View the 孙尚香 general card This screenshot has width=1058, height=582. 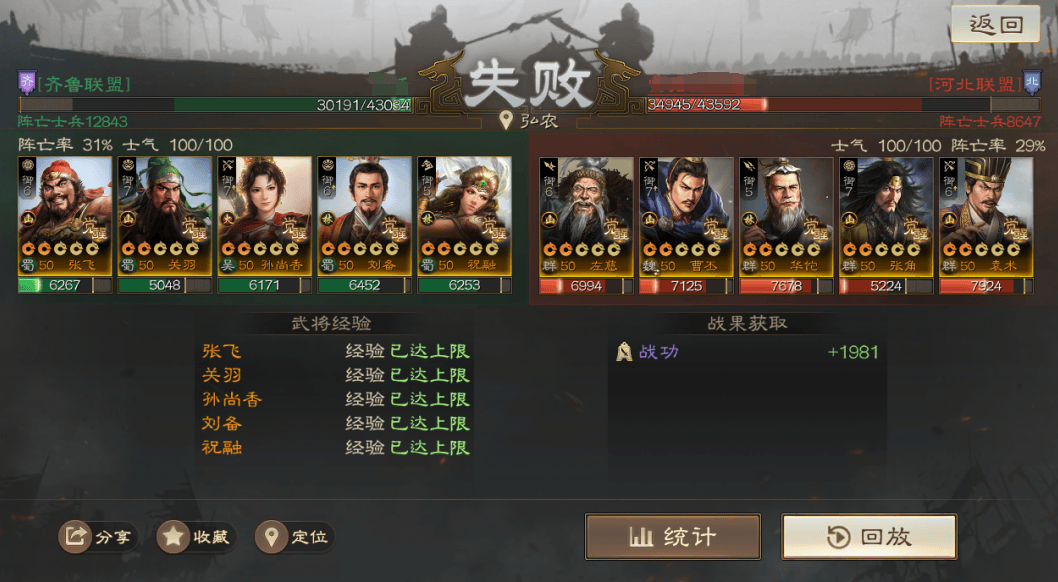coord(265,215)
